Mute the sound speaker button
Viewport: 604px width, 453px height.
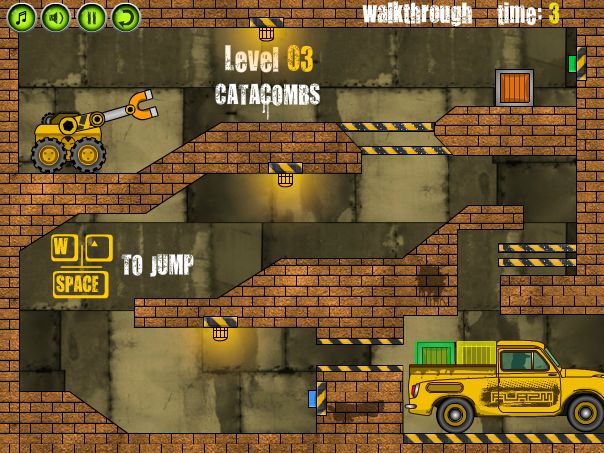pyautogui.click(x=56, y=16)
